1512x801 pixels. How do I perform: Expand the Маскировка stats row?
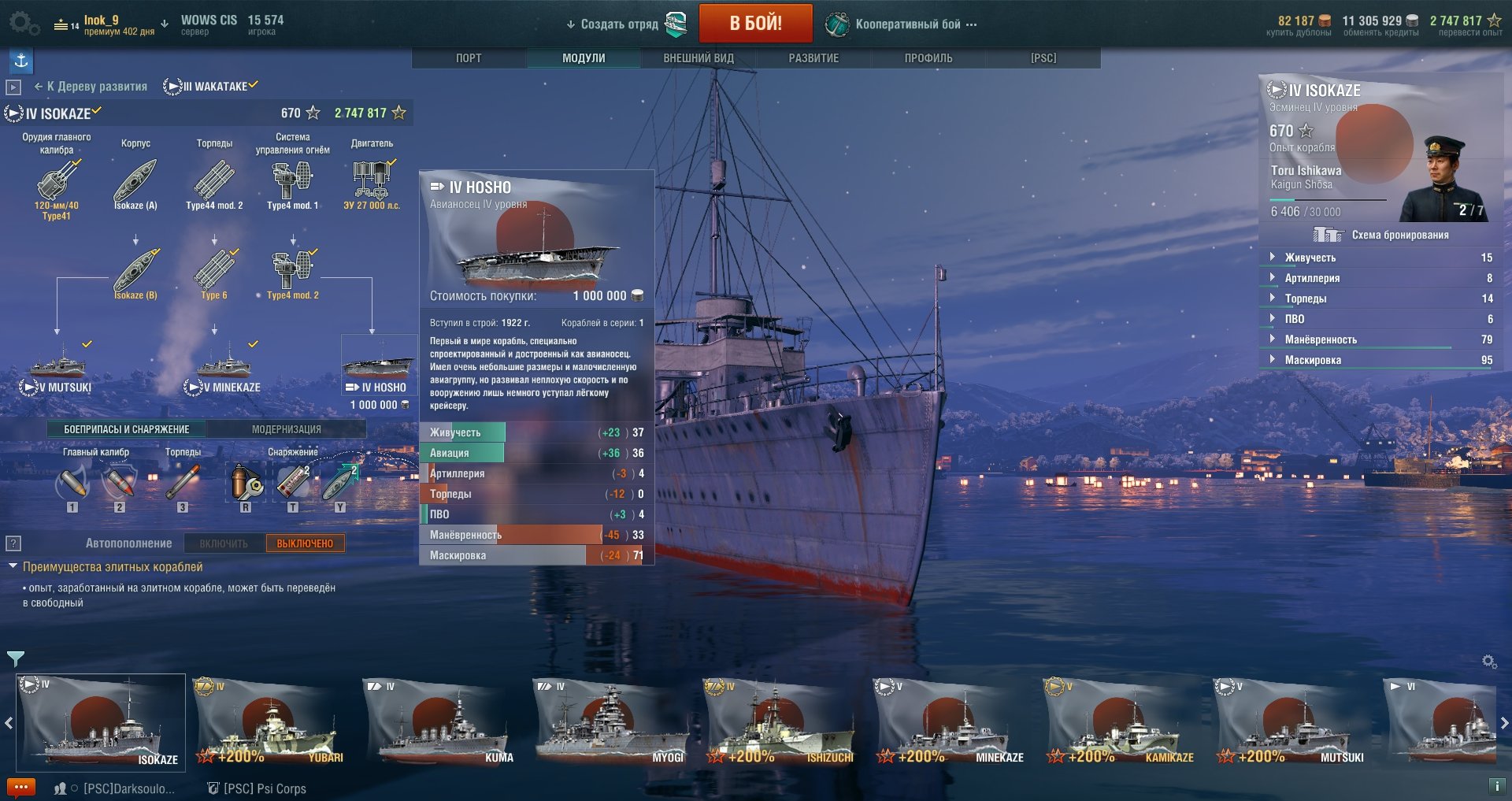pos(1313,360)
